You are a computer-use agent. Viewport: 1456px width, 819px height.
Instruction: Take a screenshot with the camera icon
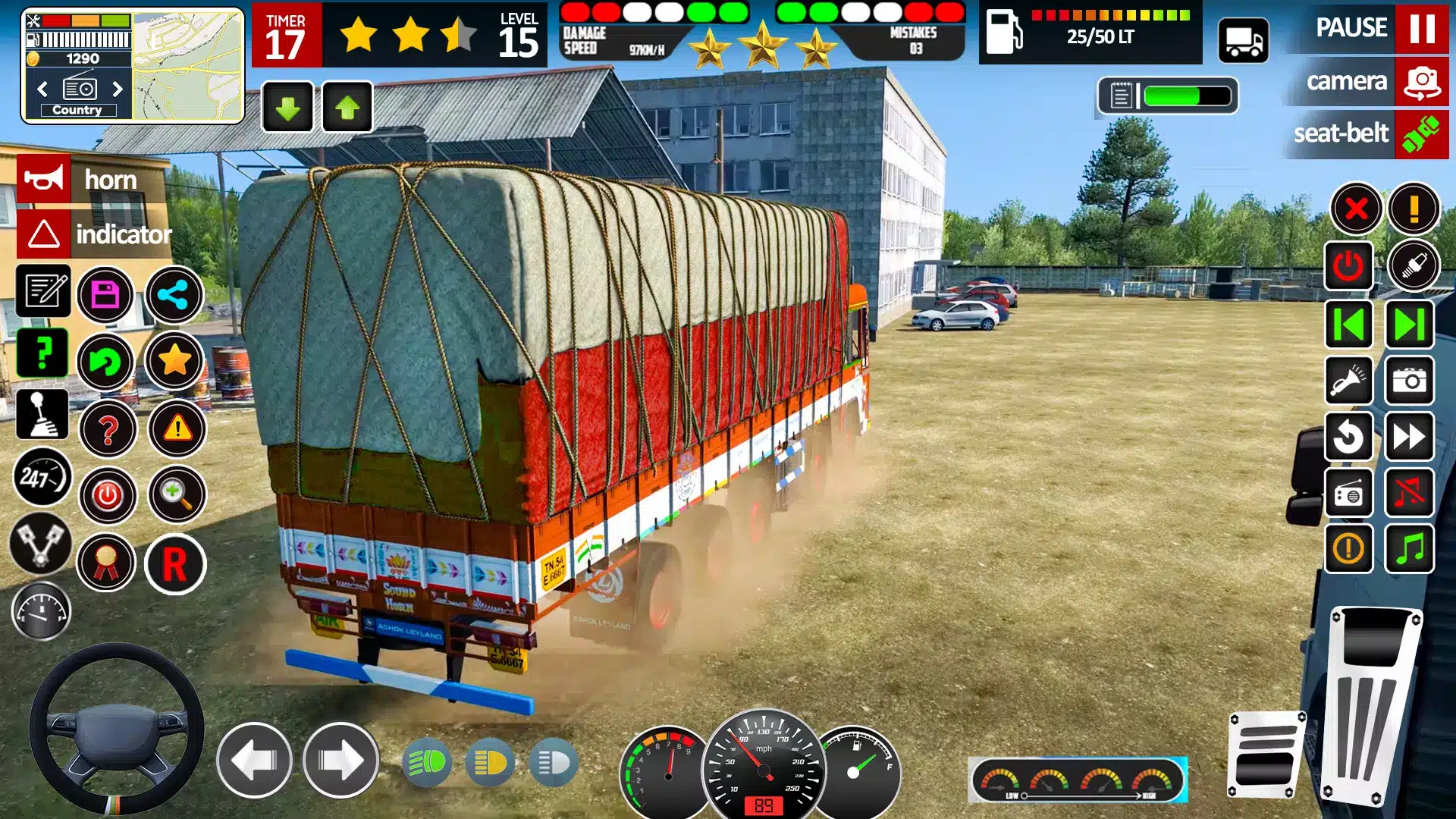[x=1410, y=381]
